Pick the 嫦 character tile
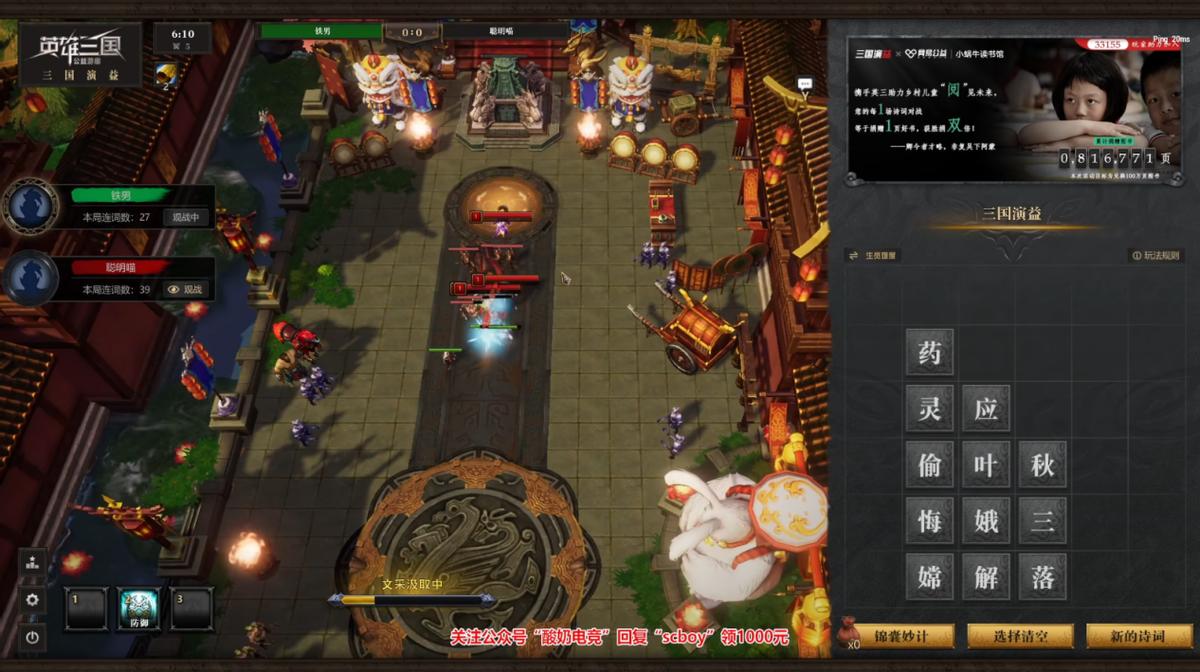This screenshot has height=672, width=1200. (930, 576)
